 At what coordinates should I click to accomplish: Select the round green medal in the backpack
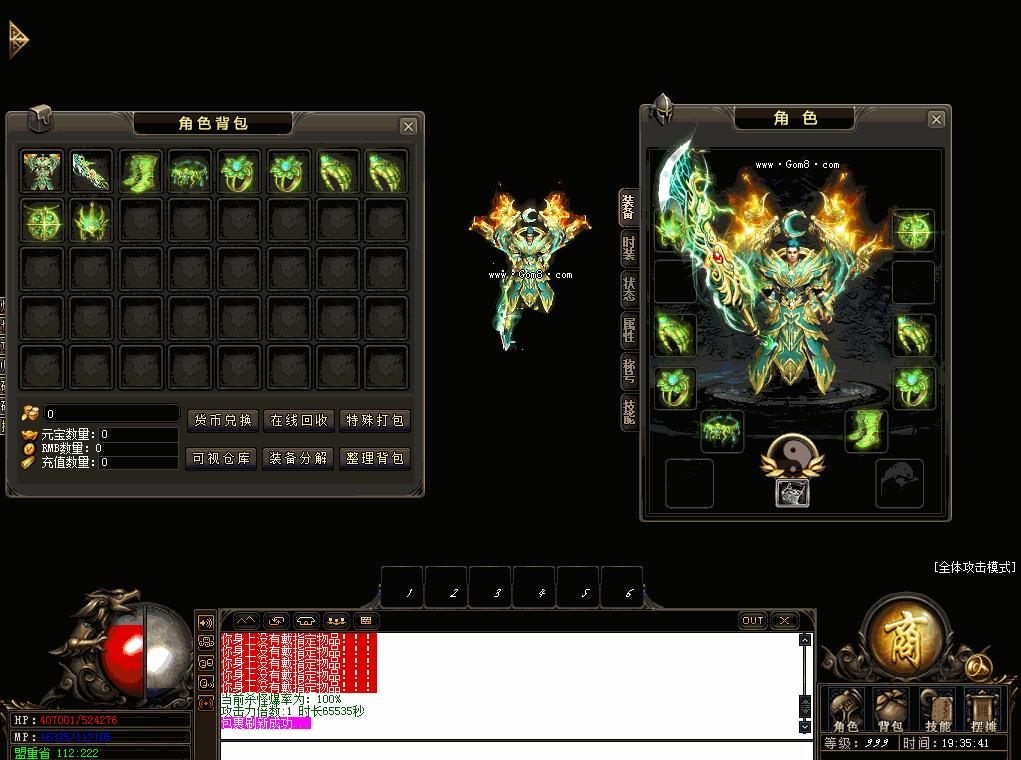(42, 220)
